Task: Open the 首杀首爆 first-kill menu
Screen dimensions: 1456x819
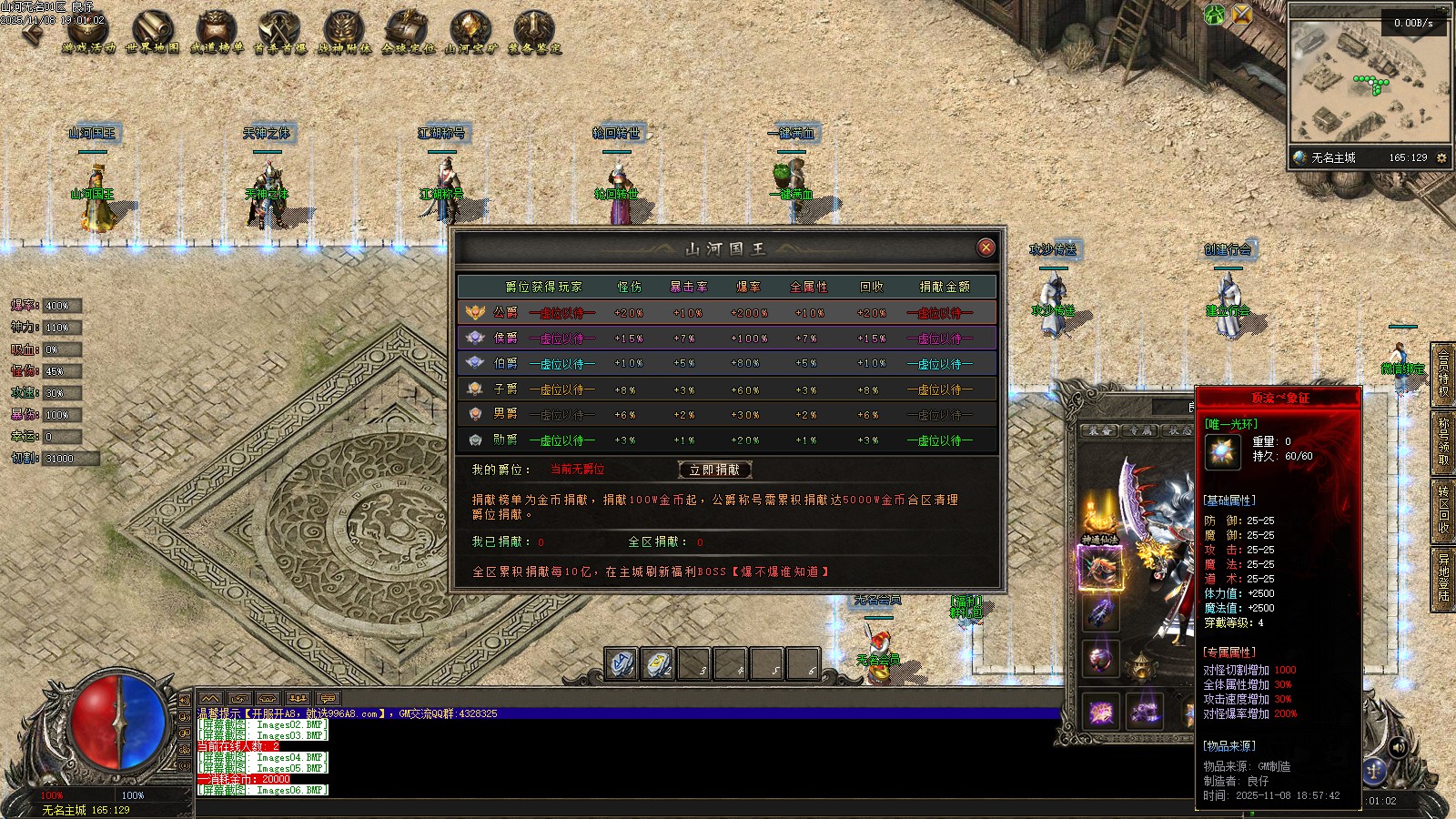Action: click(x=279, y=33)
